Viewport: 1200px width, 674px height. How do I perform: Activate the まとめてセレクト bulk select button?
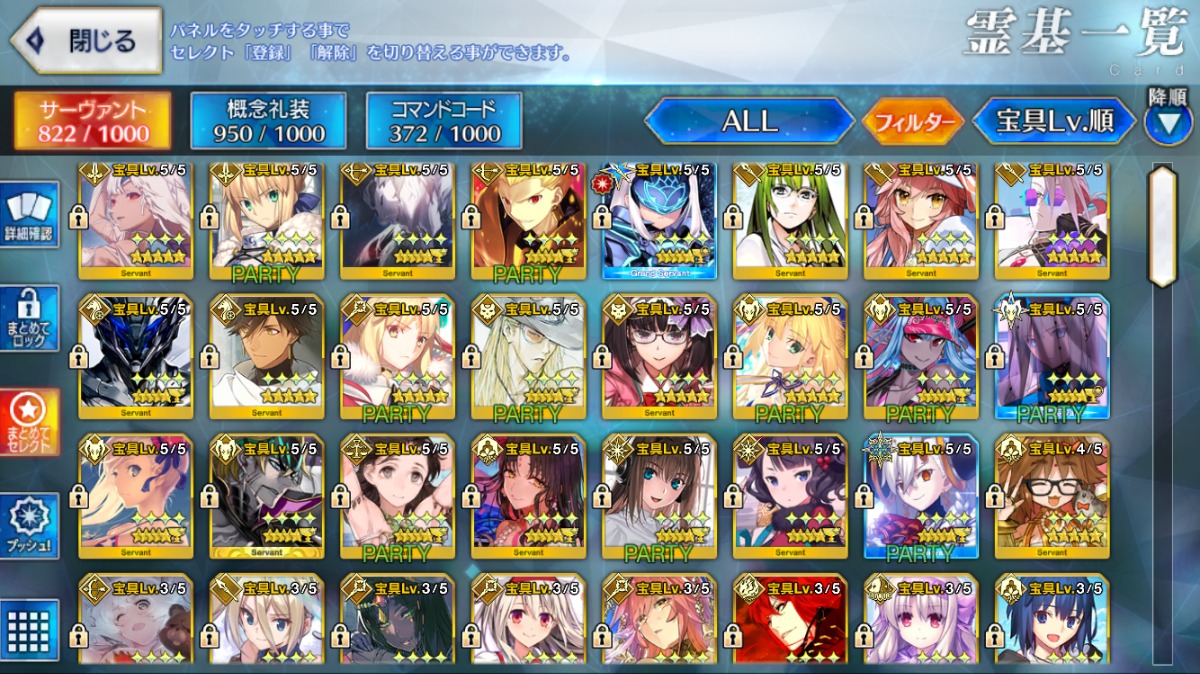30,421
